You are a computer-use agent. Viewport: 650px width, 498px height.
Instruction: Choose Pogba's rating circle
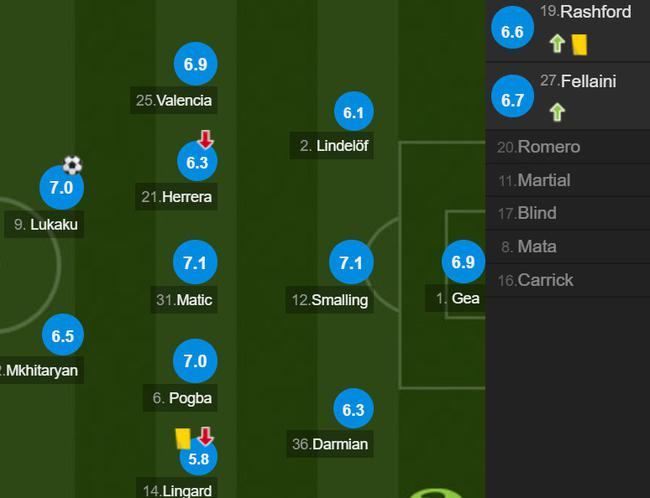coord(195,360)
